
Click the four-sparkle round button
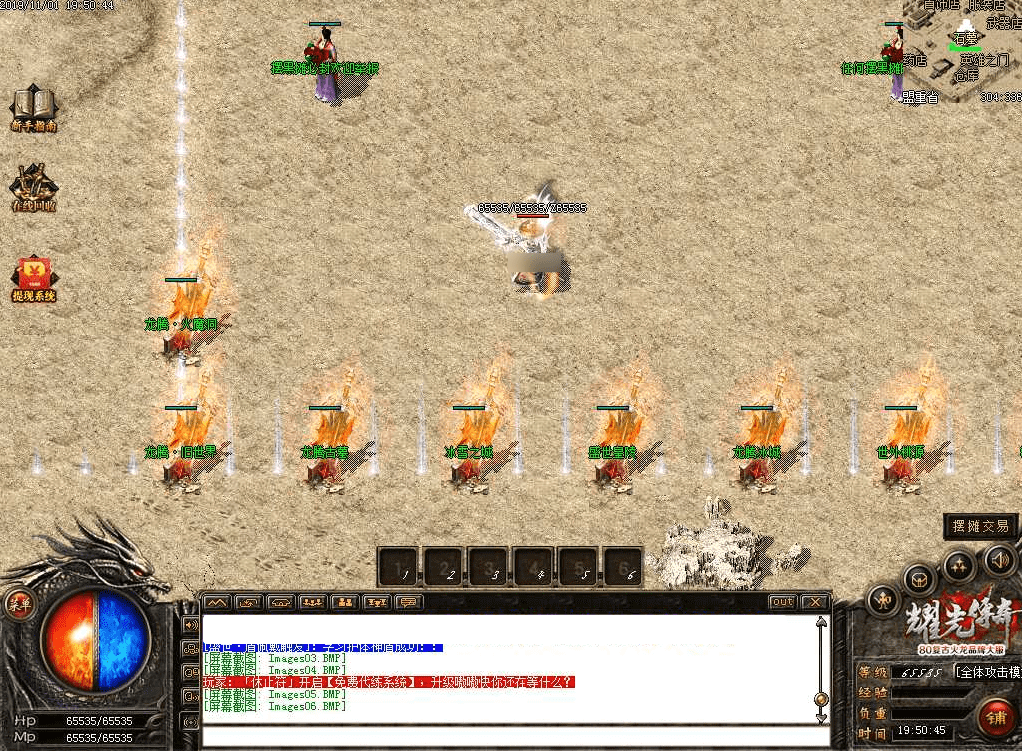pos(959,567)
